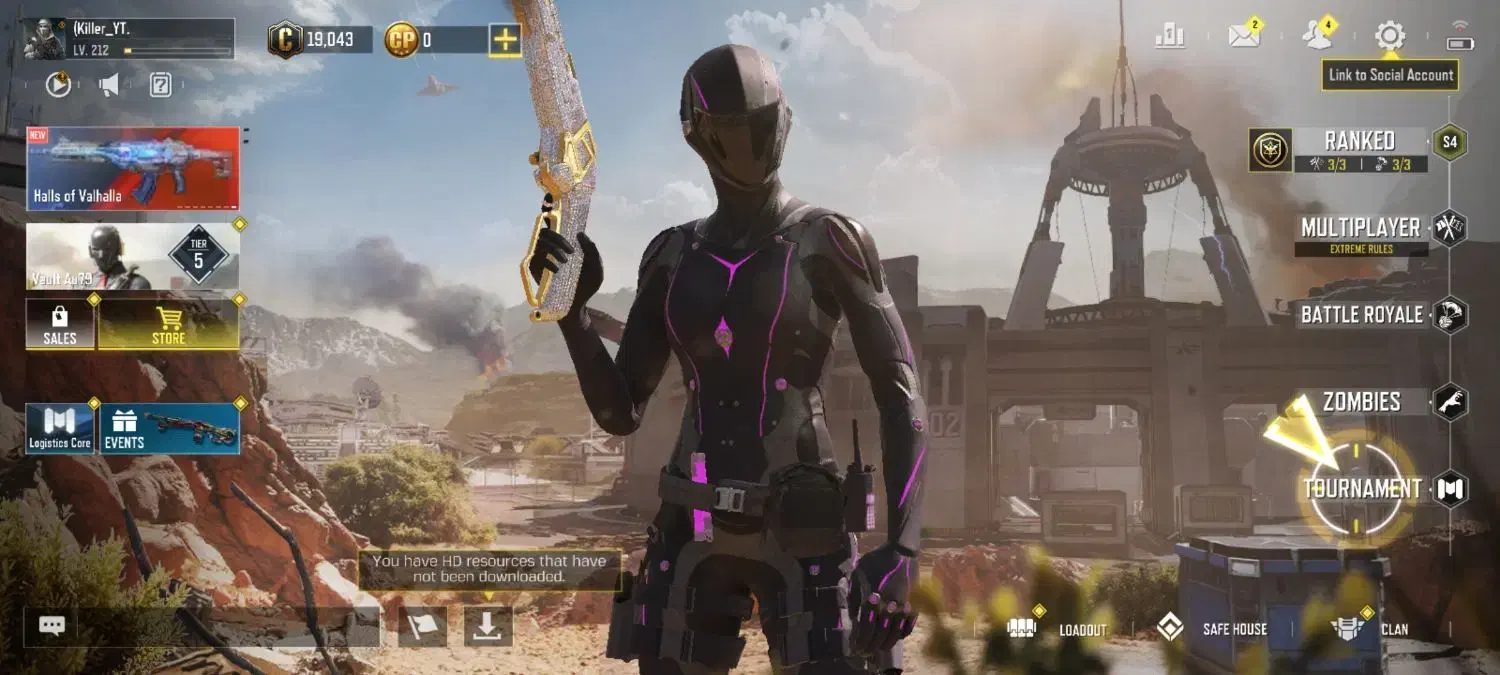View the leaderboard bar chart icon
This screenshot has width=1500, height=675.
click(1170, 37)
